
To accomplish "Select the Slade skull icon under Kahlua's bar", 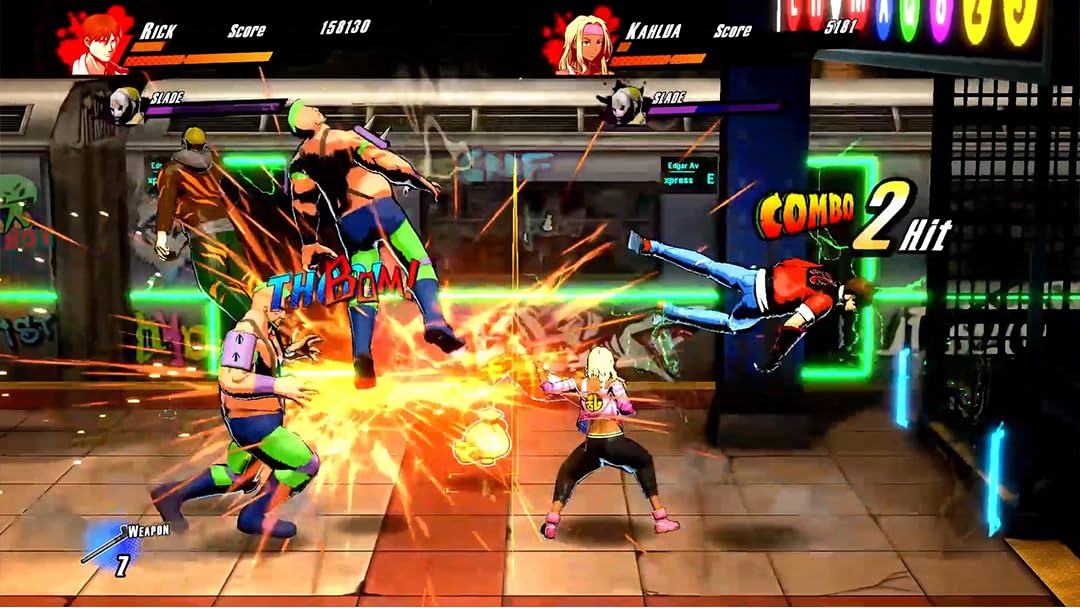I will [626, 106].
